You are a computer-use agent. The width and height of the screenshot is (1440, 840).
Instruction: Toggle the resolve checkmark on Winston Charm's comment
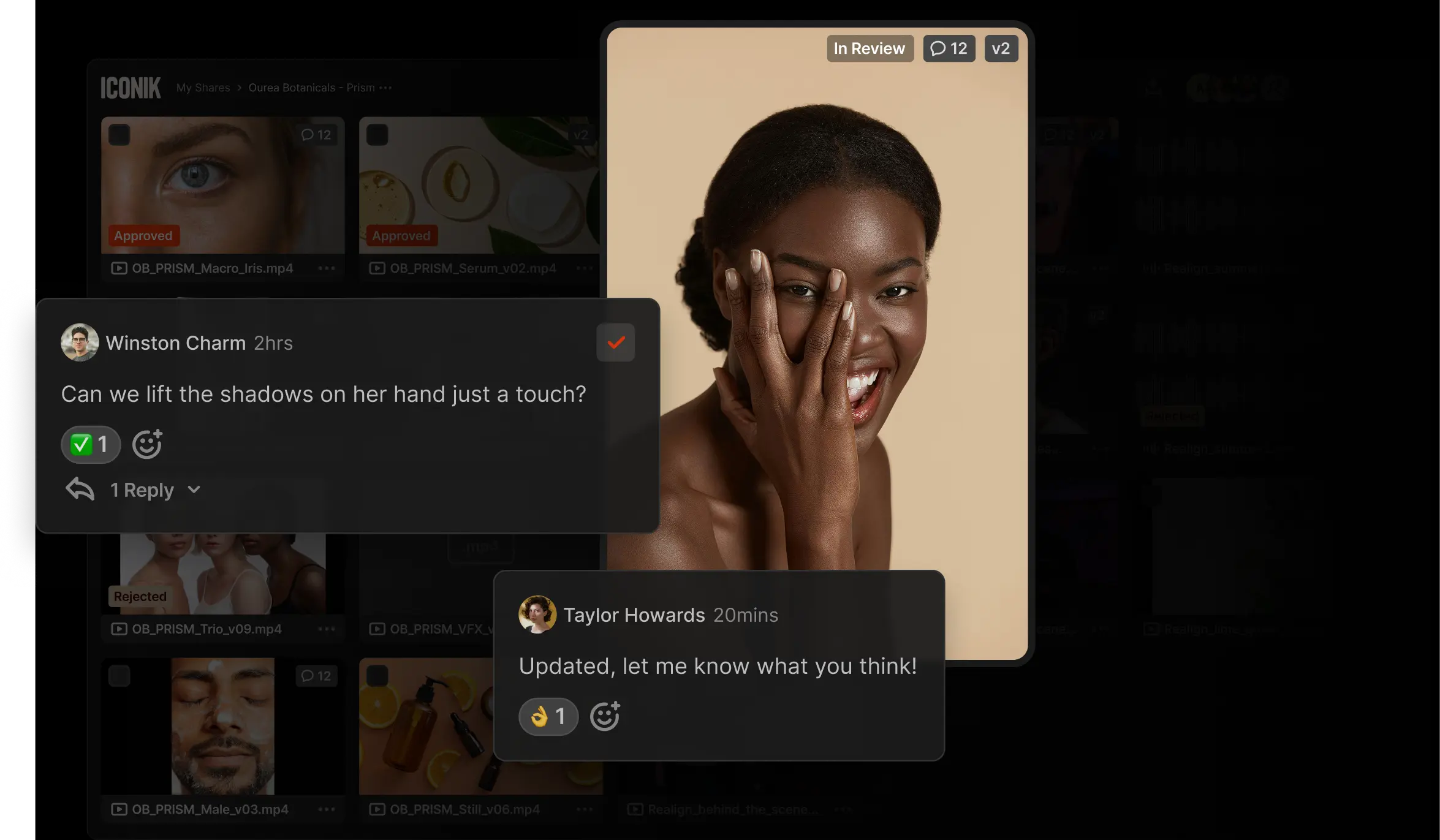(615, 342)
